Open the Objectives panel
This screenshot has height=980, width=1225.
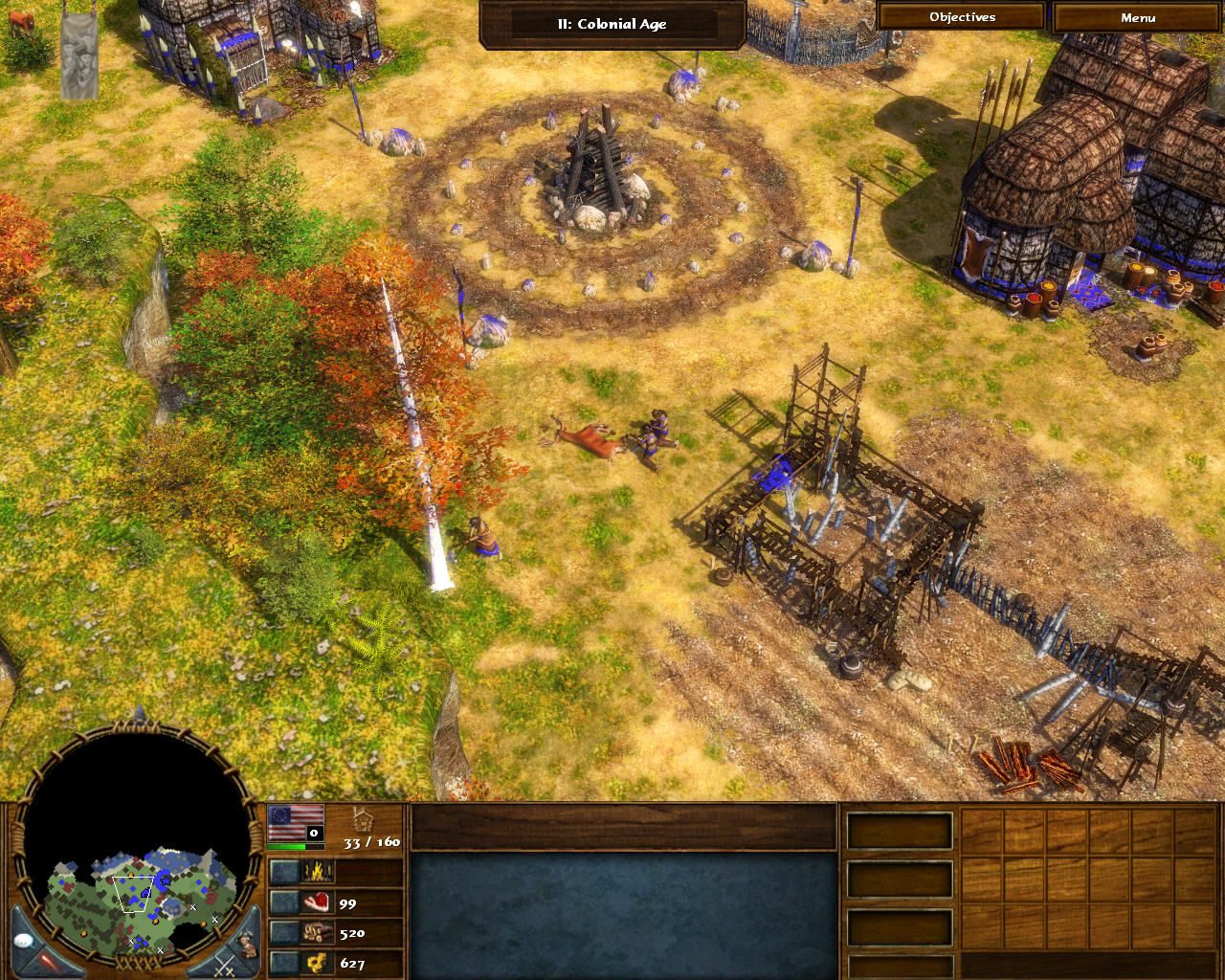point(961,17)
